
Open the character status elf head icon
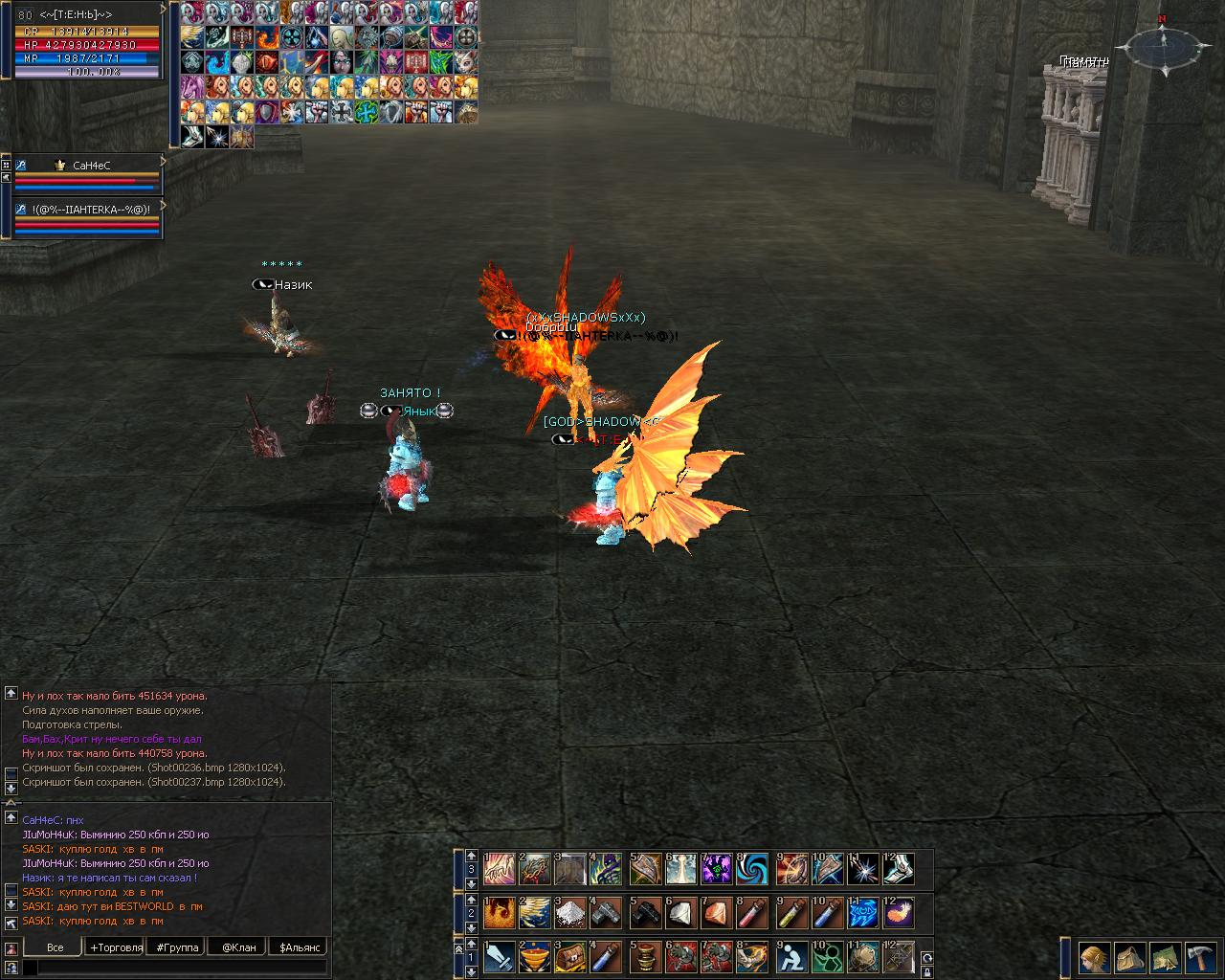[1095, 957]
